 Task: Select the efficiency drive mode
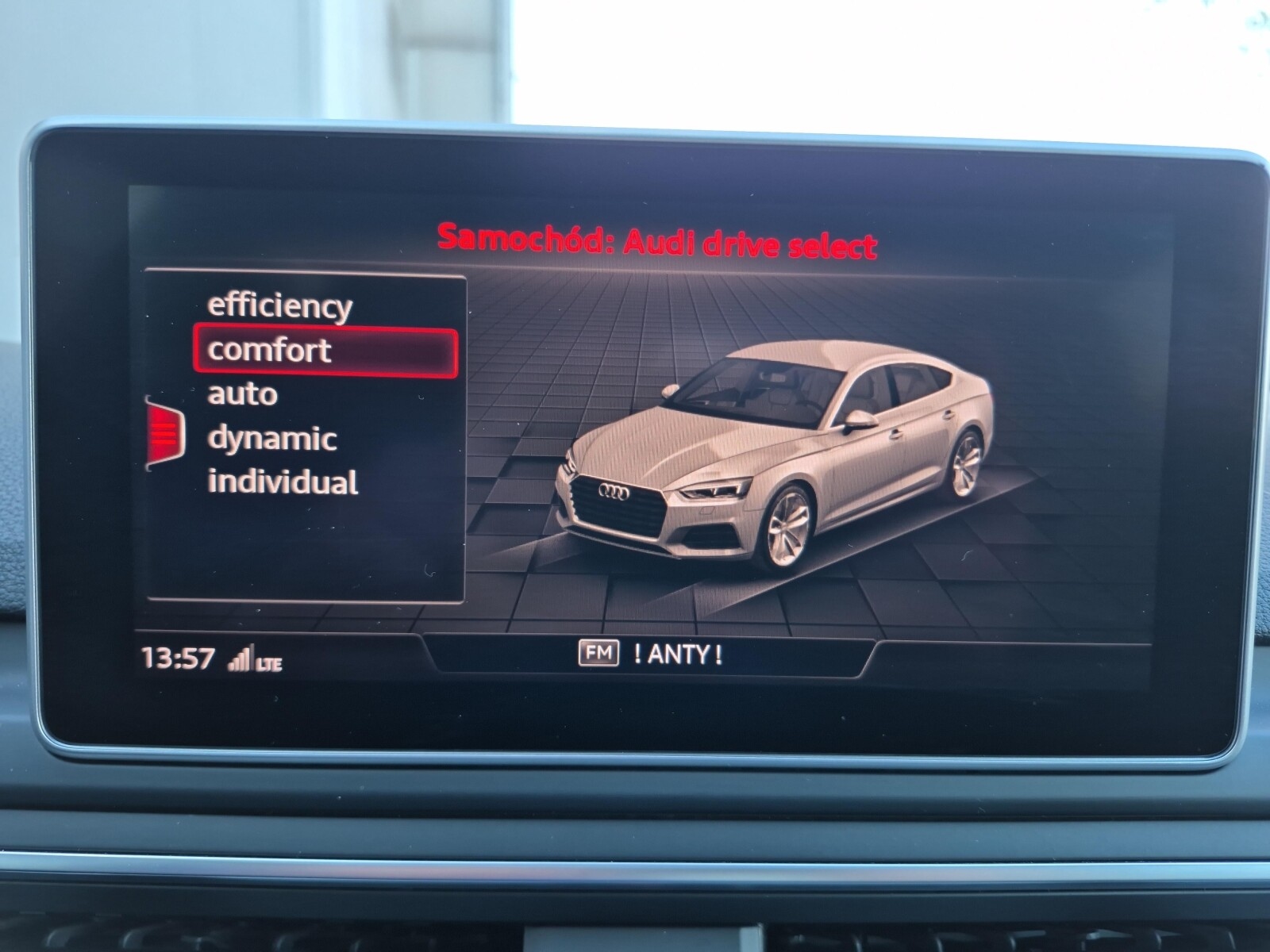(279, 309)
